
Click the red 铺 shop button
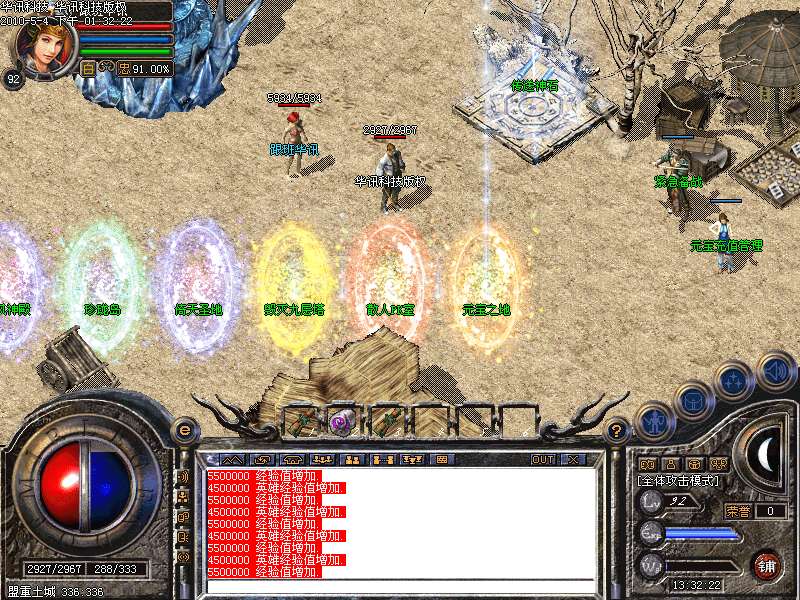coord(766,566)
